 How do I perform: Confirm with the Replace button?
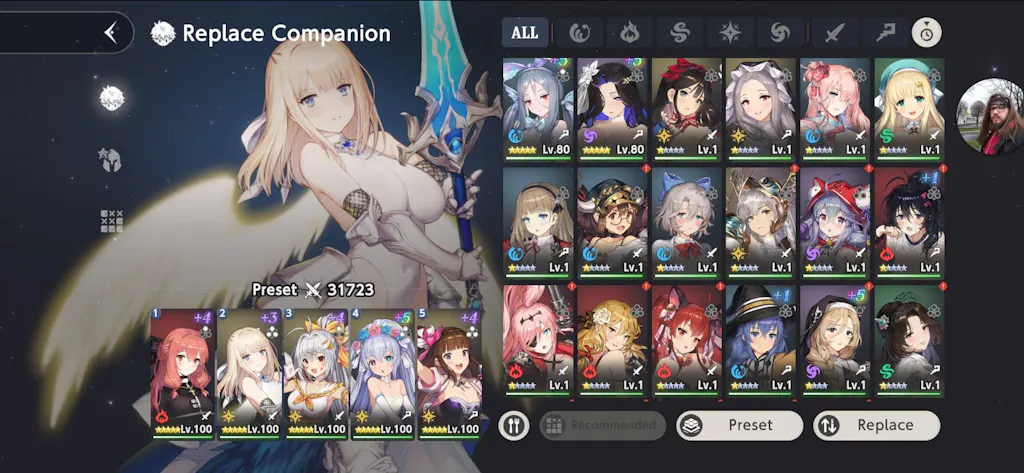tap(876, 425)
